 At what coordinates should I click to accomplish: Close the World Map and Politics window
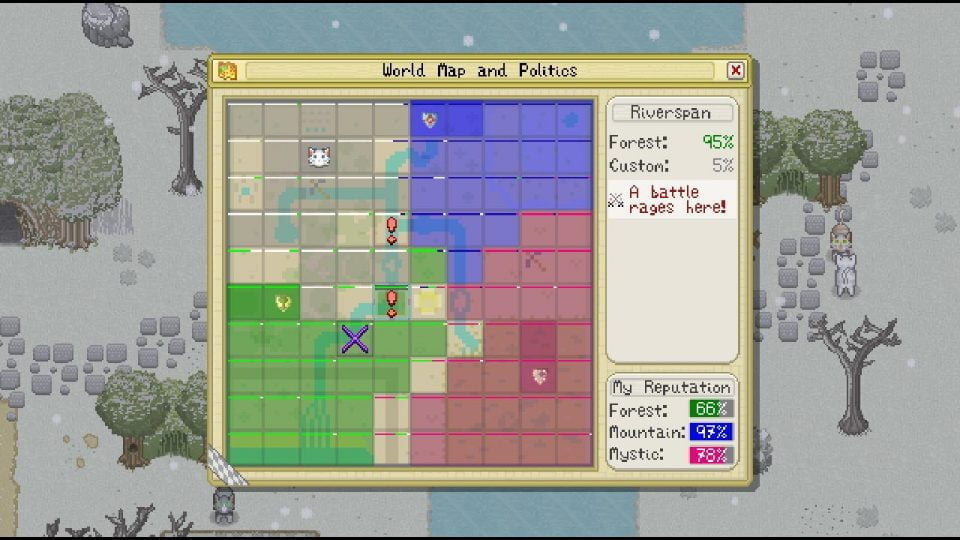click(736, 71)
